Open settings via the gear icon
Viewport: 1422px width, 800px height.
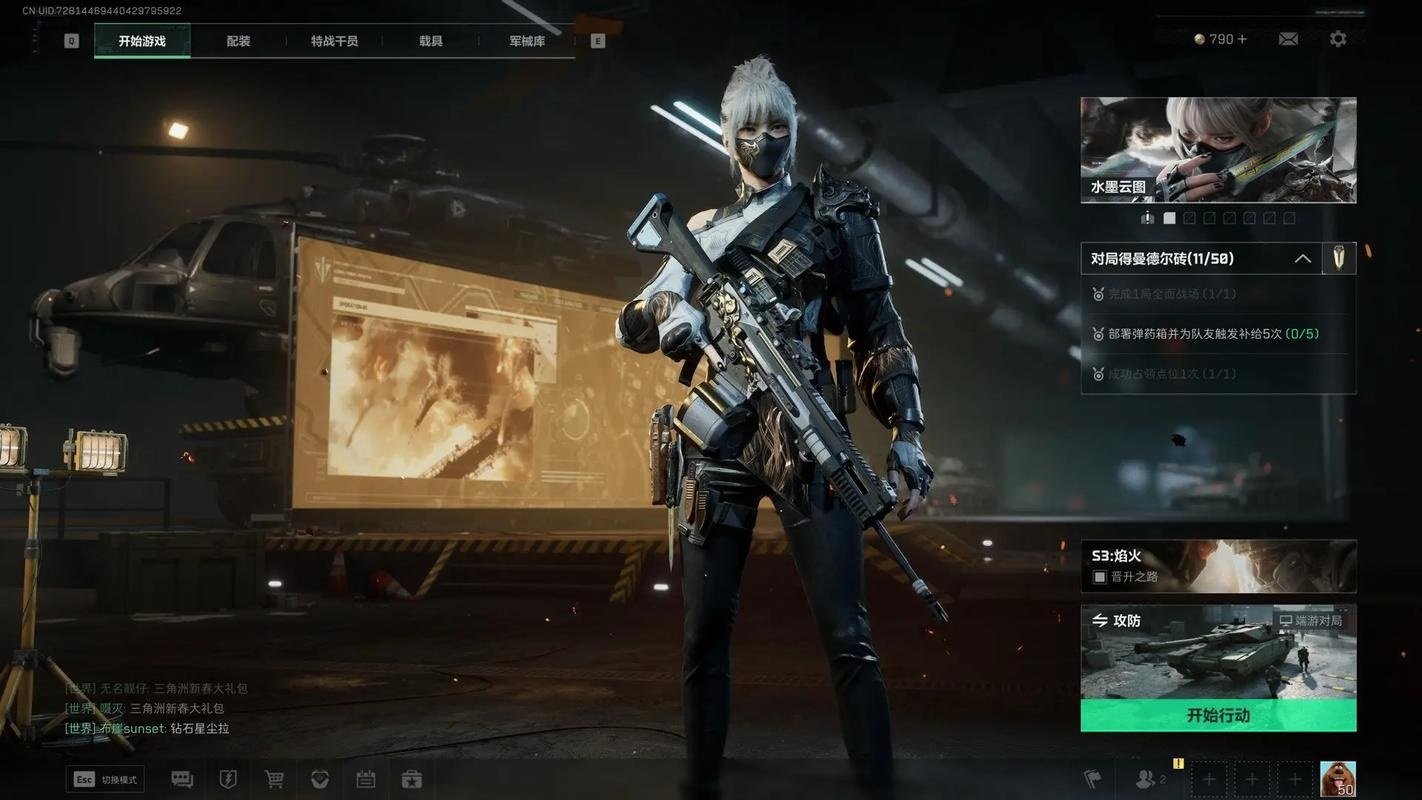[x=1338, y=39]
